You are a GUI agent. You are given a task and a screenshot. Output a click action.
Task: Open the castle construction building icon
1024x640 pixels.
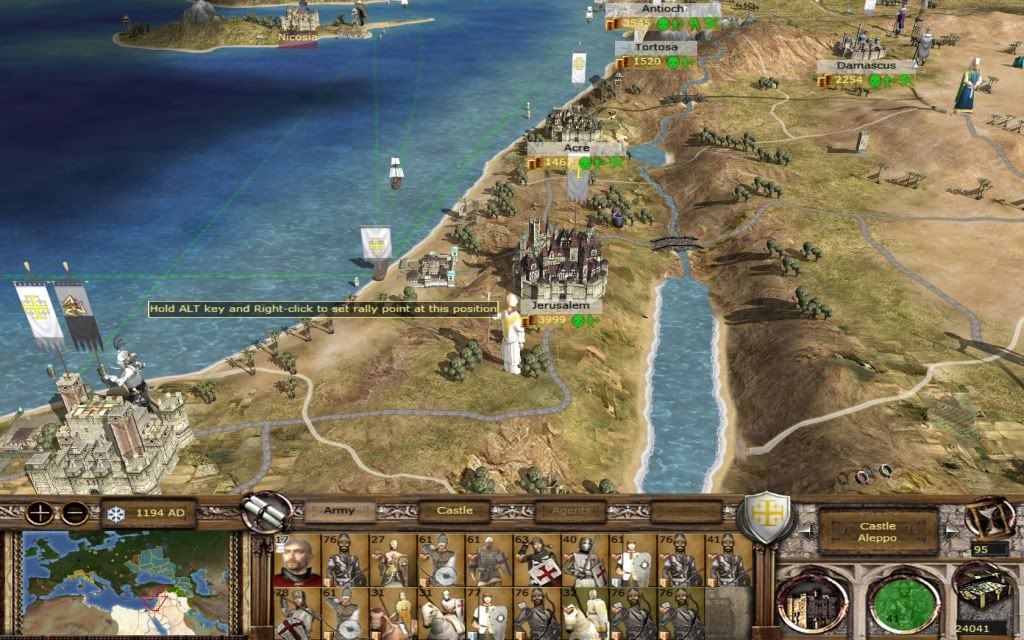[x=815, y=601]
